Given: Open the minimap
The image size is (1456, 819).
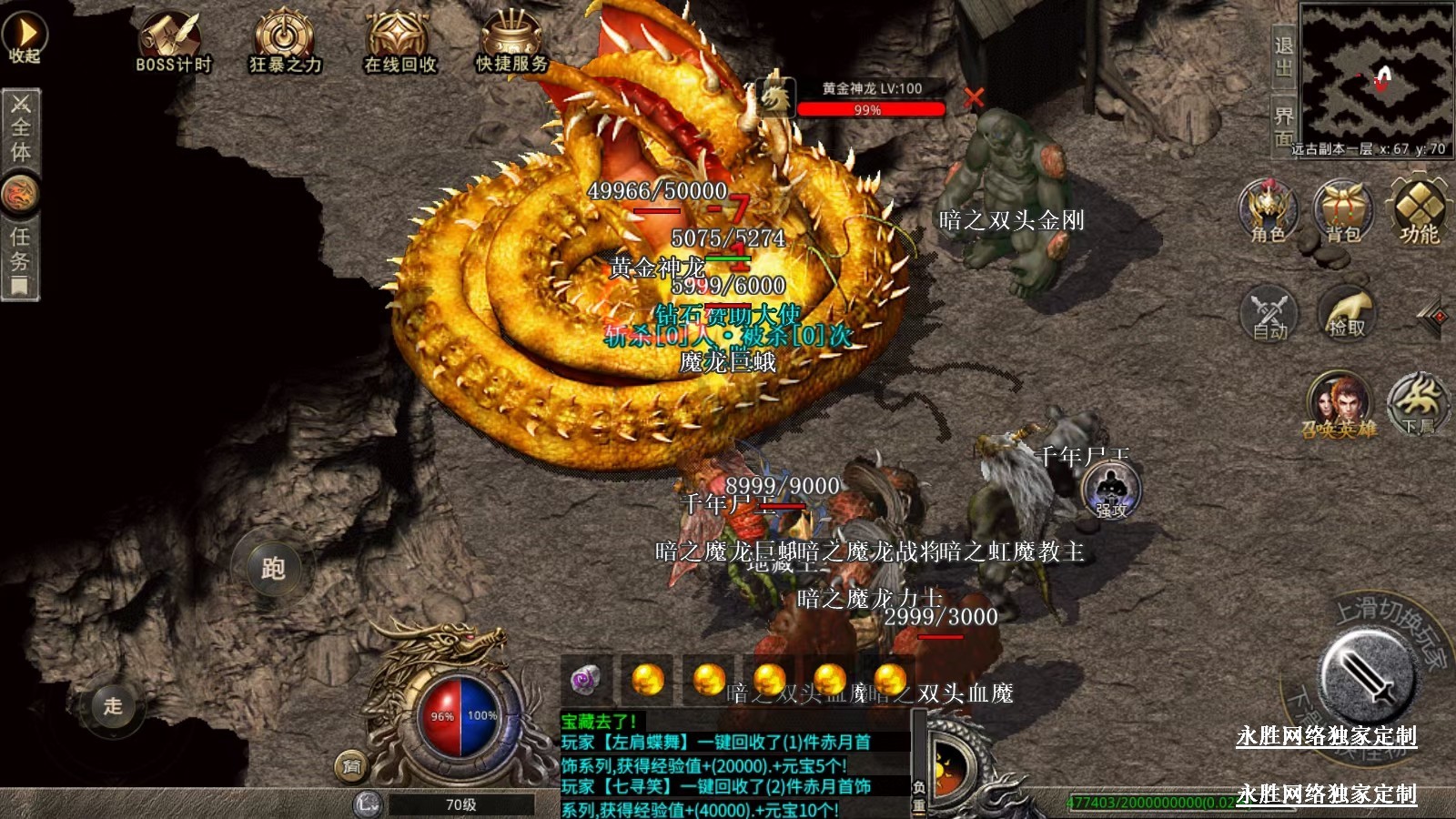Looking at the screenshot, I should (1375, 71).
